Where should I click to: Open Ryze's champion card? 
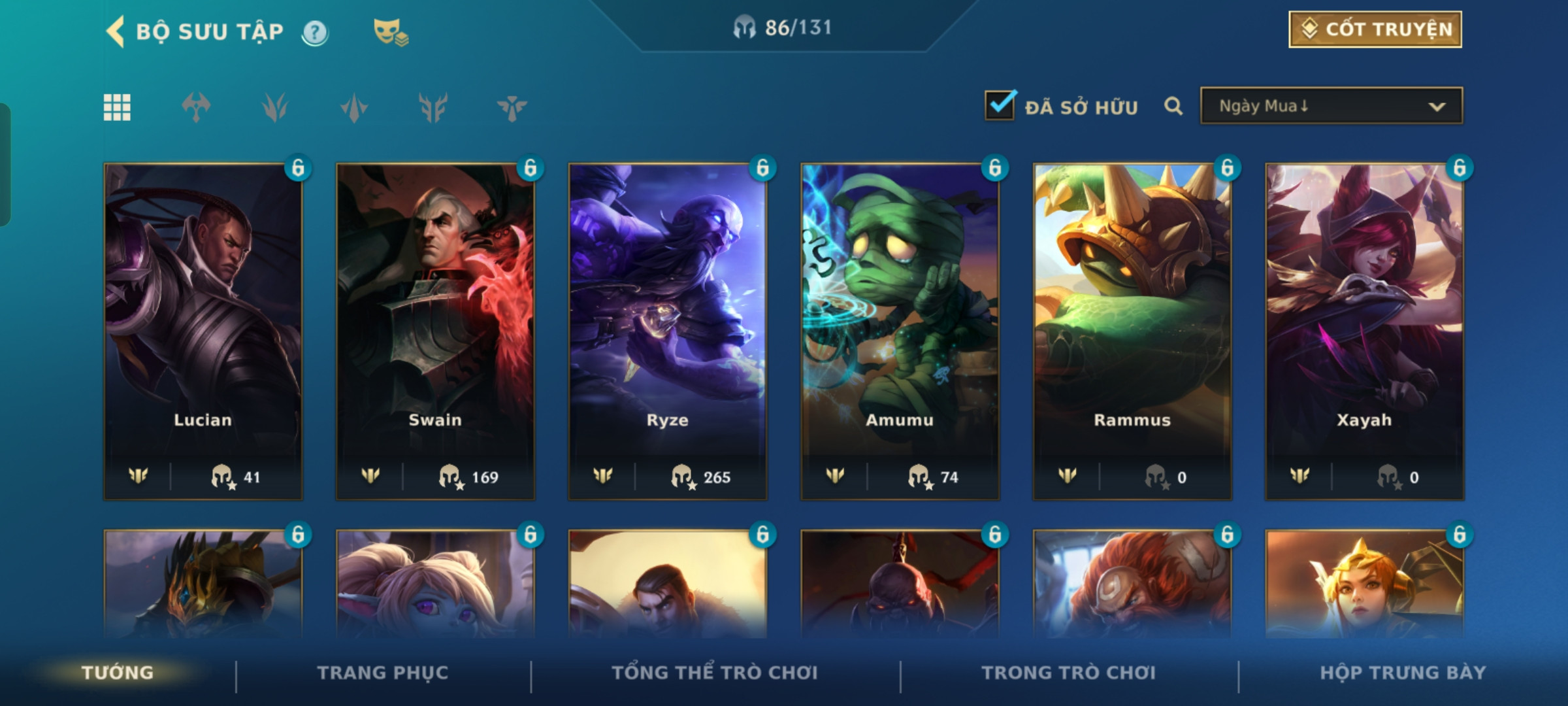coord(668,331)
